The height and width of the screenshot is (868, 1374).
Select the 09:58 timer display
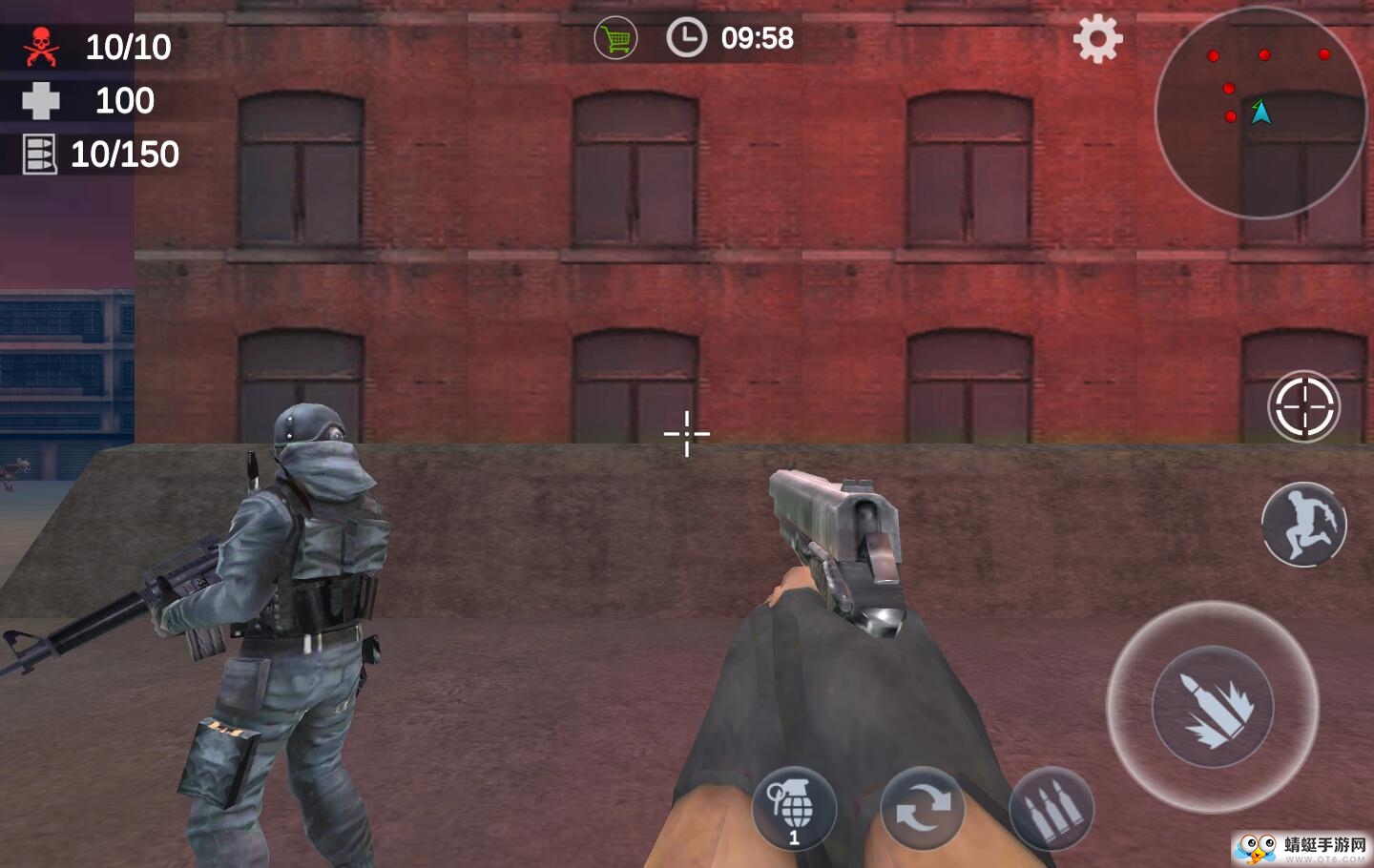[x=759, y=38]
